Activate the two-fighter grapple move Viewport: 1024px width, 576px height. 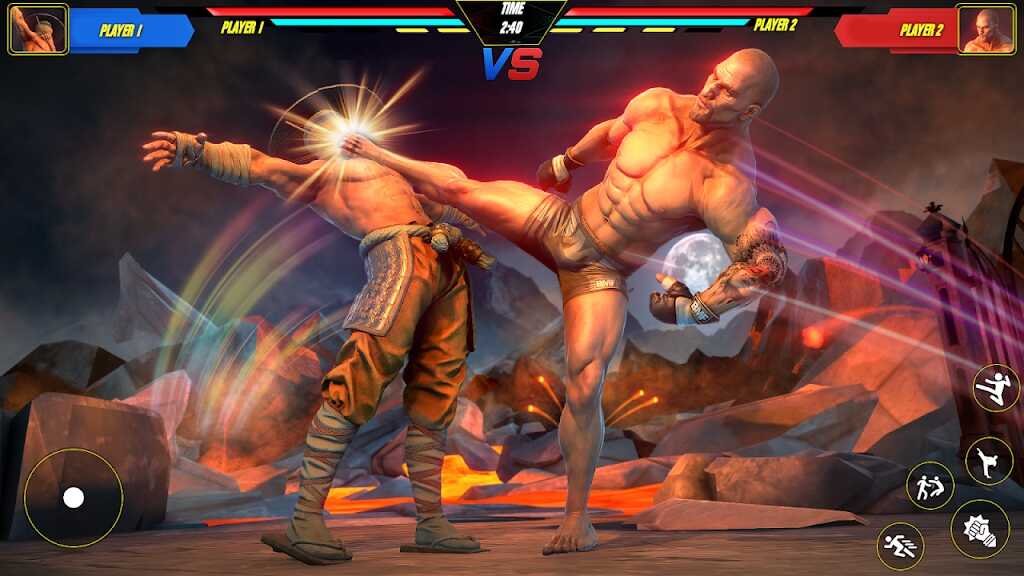[x=930, y=486]
